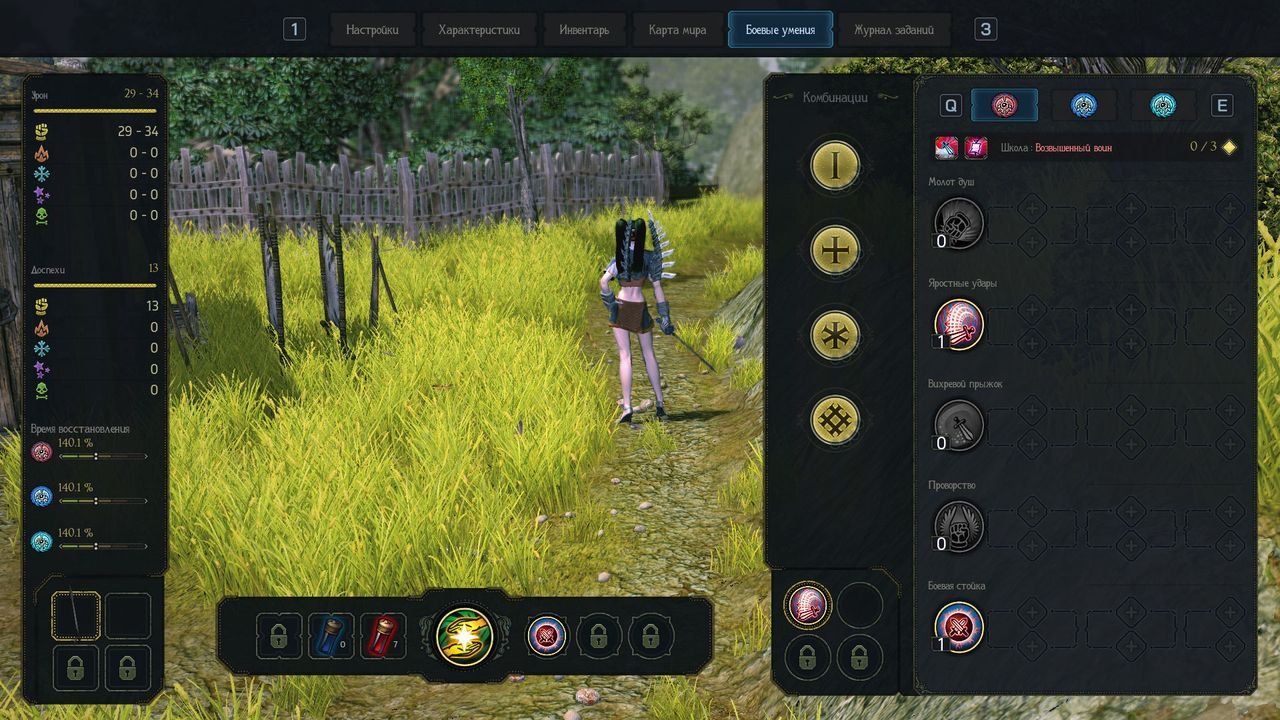Click the blue mana potion slot
This screenshot has width=1280, height=720.
point(331,636)
